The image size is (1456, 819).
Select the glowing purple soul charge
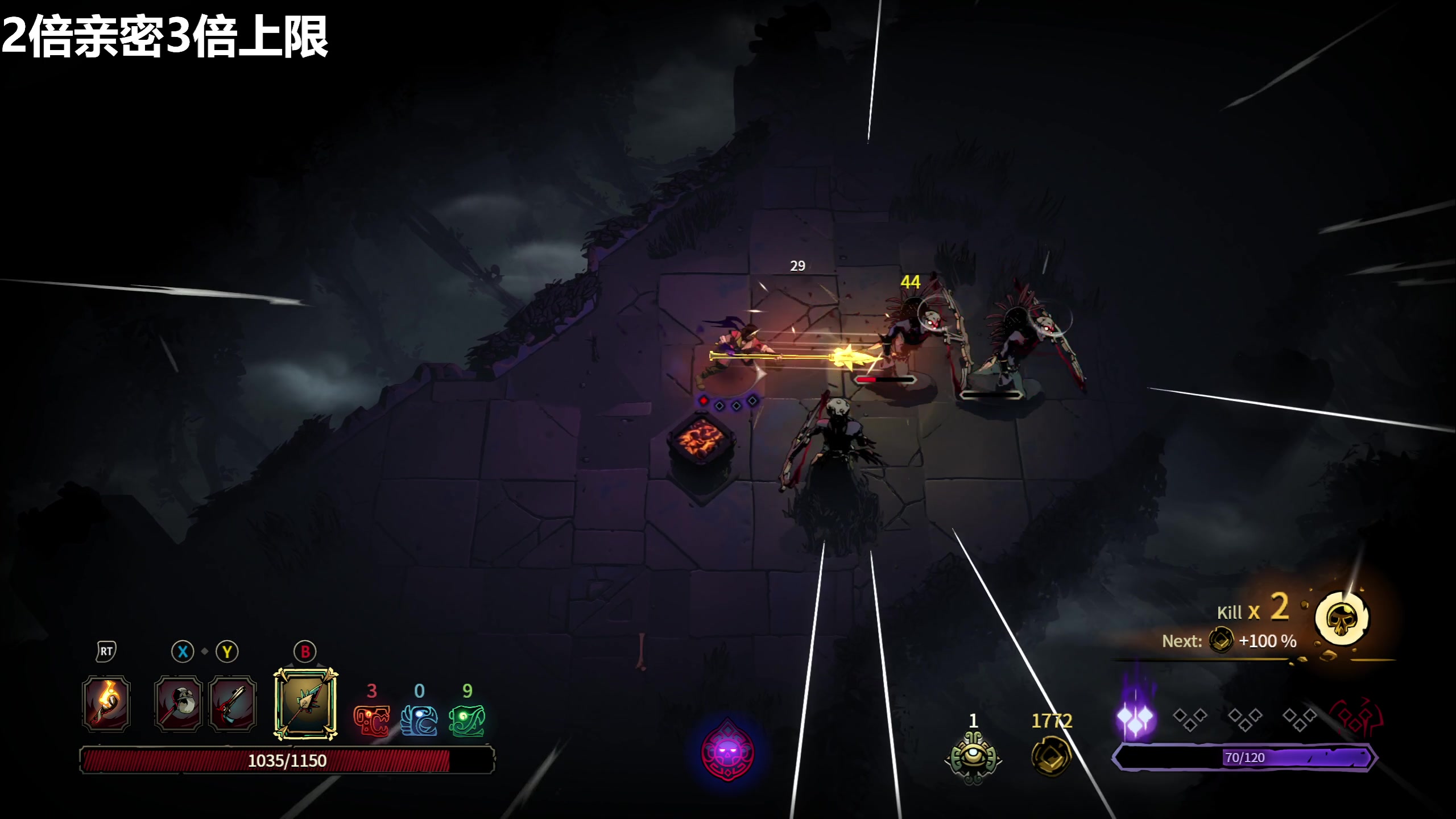click(x=1135, y=718)
